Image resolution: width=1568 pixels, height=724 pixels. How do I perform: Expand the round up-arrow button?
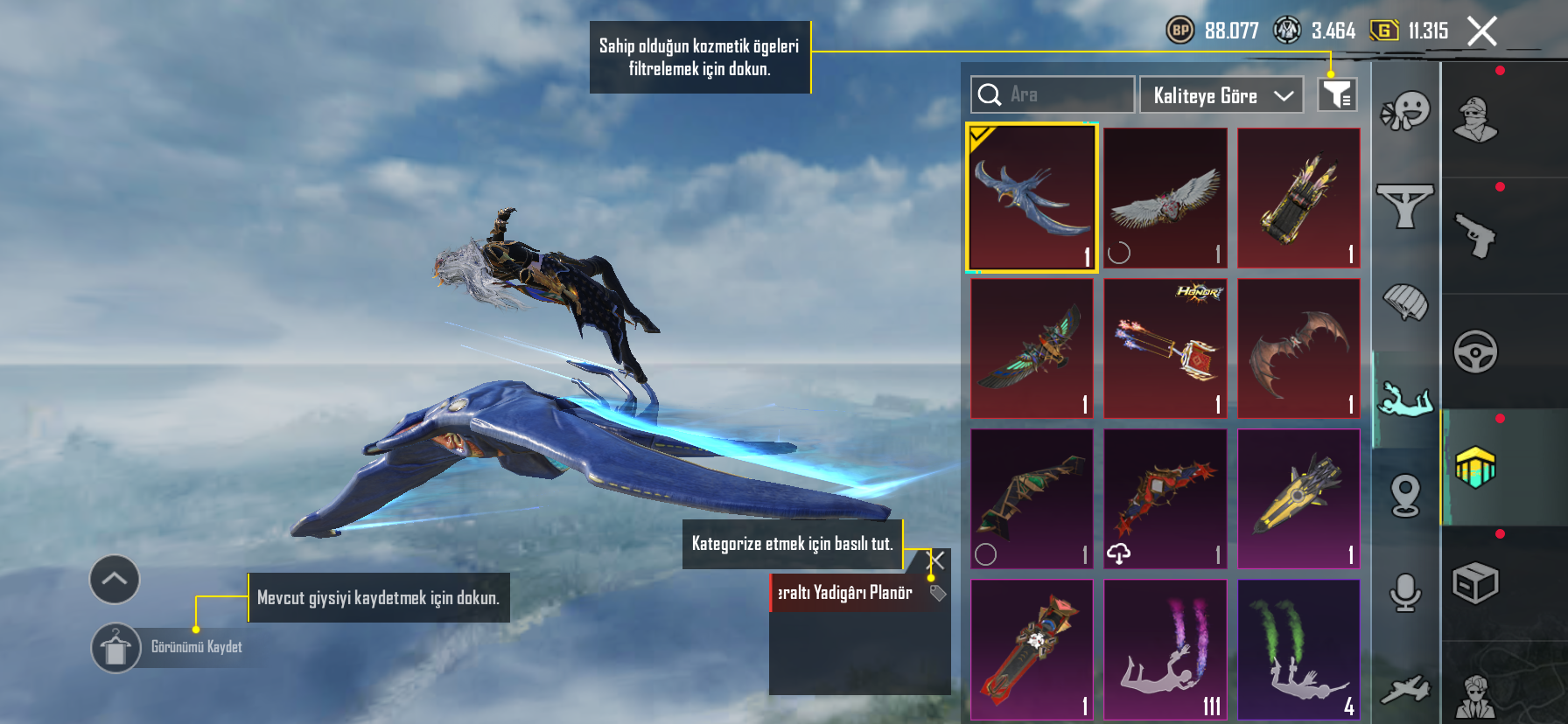point(115,579)
